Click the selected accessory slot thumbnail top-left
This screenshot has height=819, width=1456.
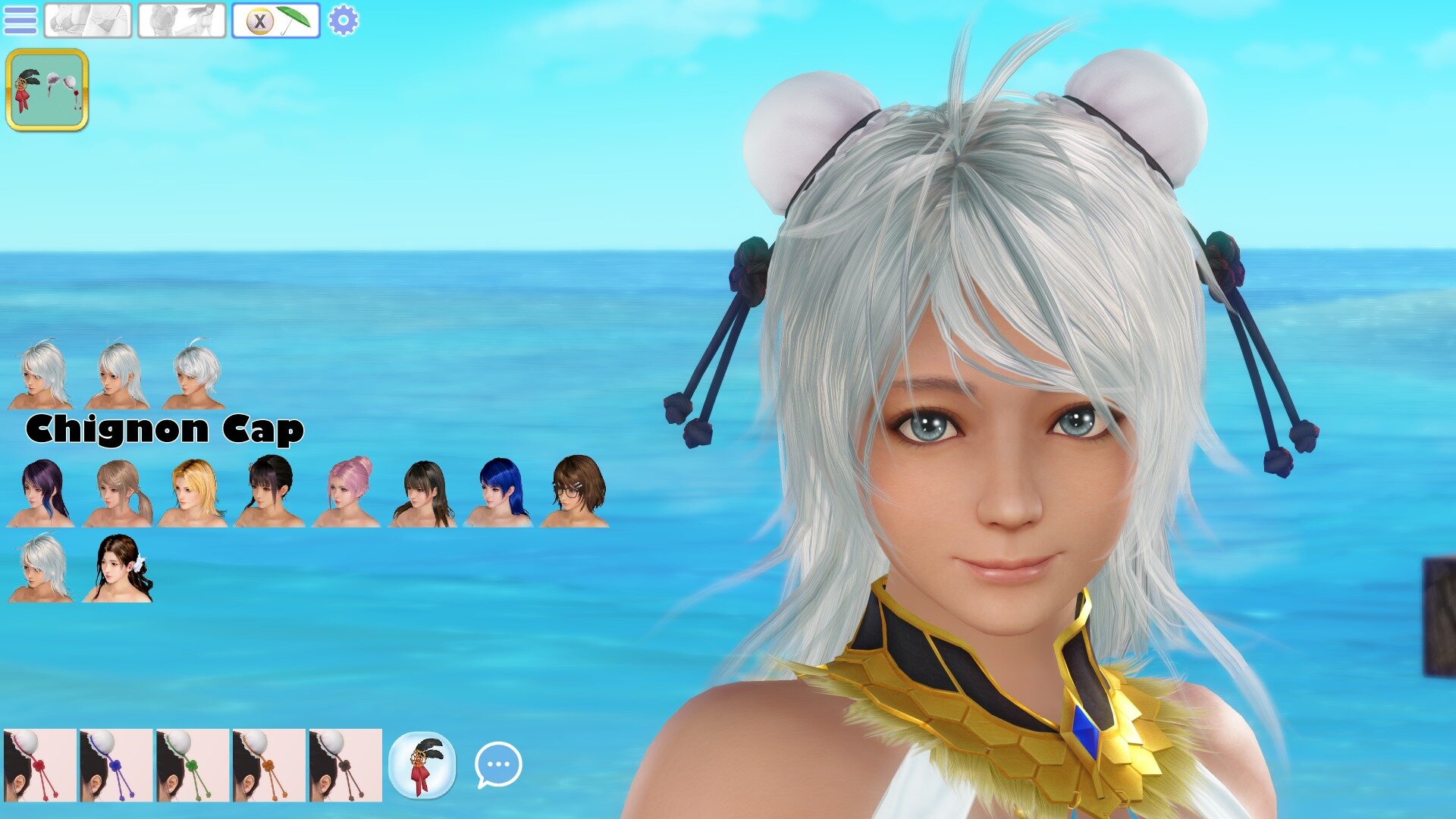[x=48, y=91]
